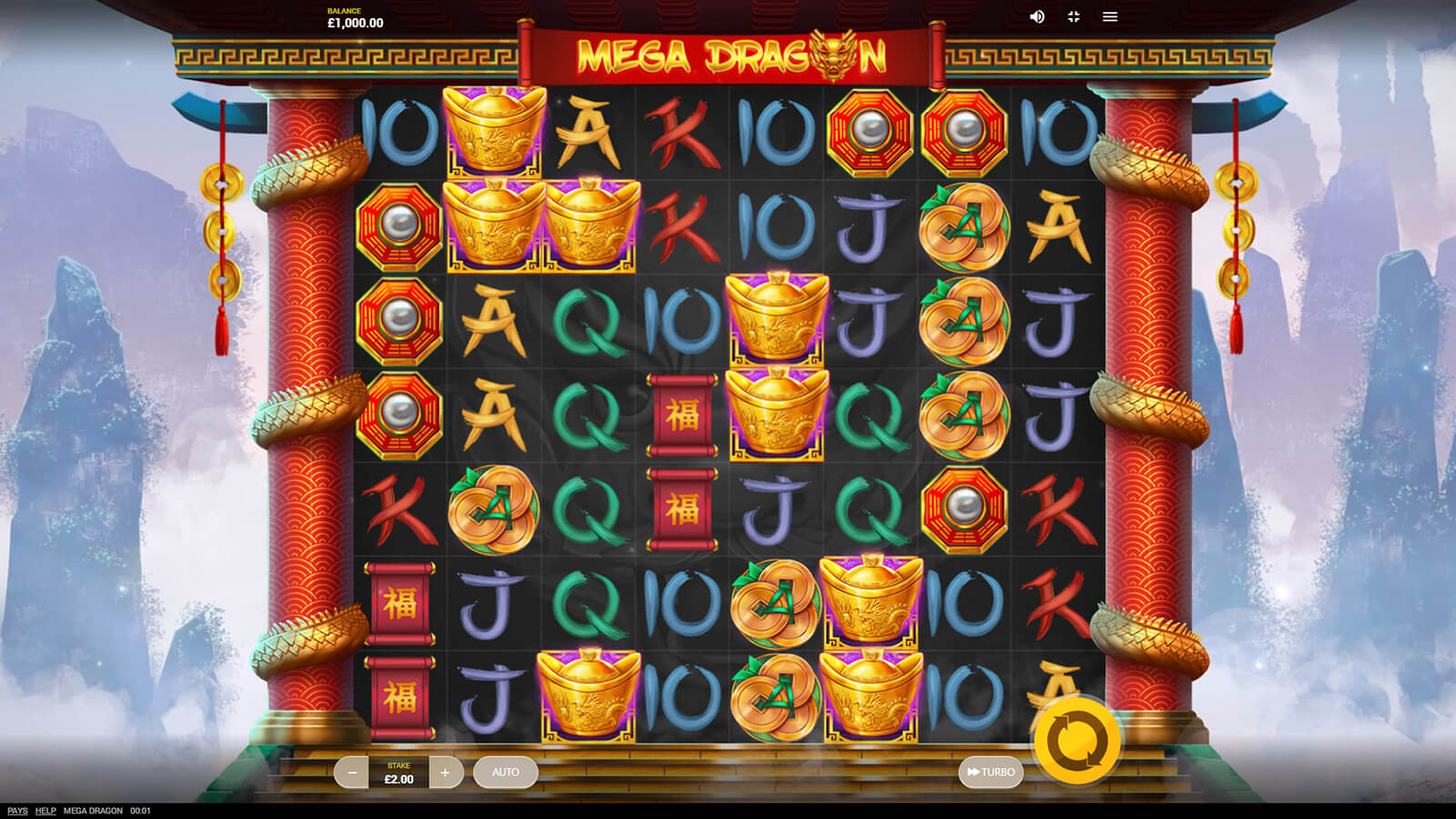Mute the game sound
Viewport: 1456px width, 819px height.
coord(1036,17)
